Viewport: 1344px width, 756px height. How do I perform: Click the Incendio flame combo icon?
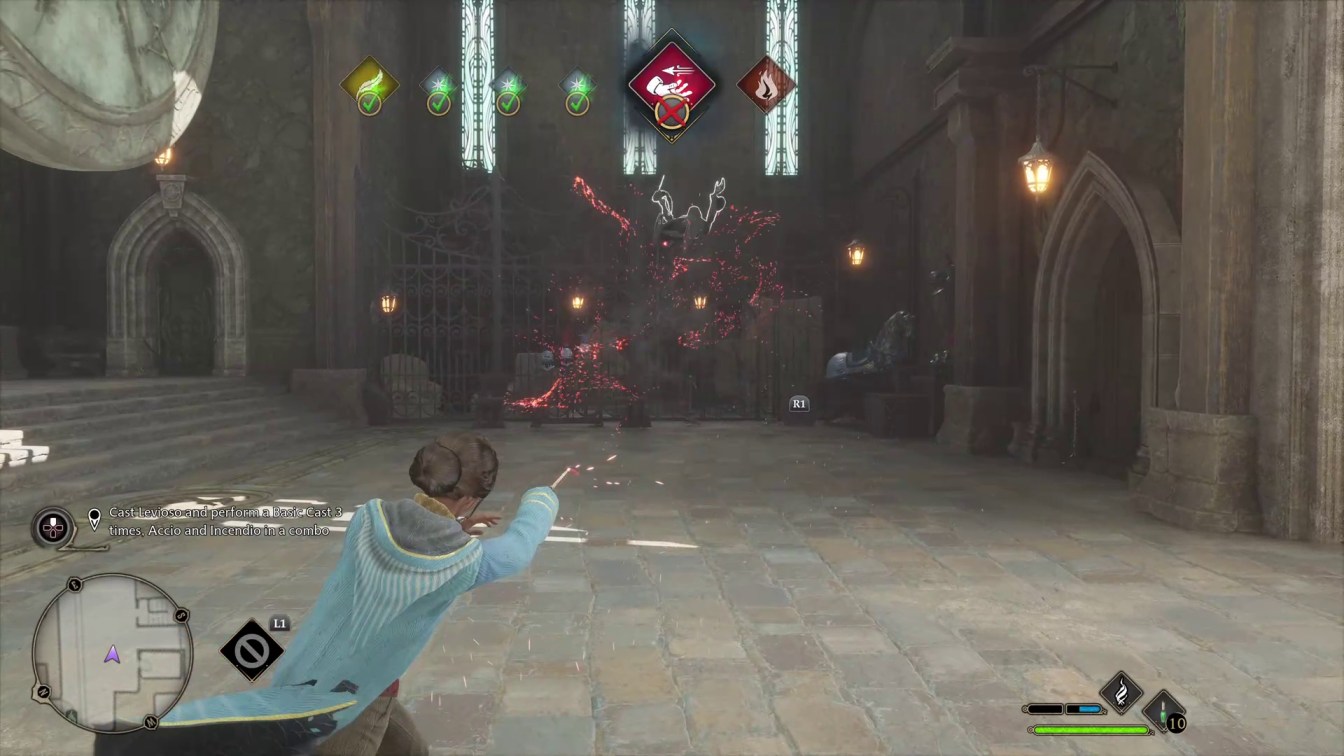(765, 86)
